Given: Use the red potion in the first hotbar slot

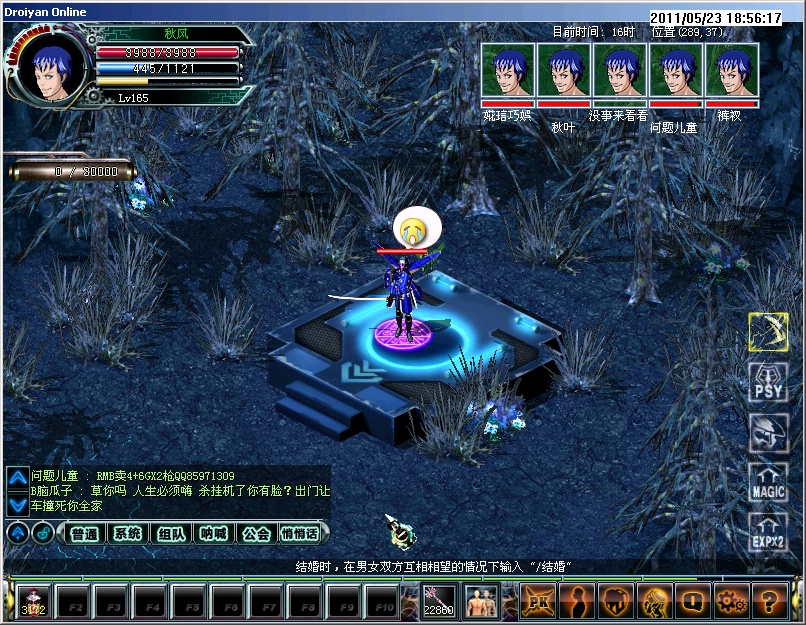Looking at the screenshot, I should pyautogui.click(x=33, y=602).
